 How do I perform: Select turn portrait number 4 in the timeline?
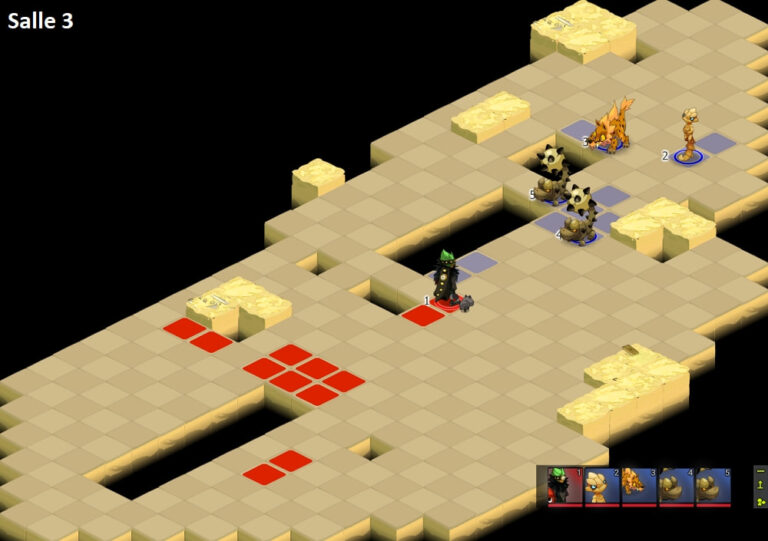[x=676, y=486]
